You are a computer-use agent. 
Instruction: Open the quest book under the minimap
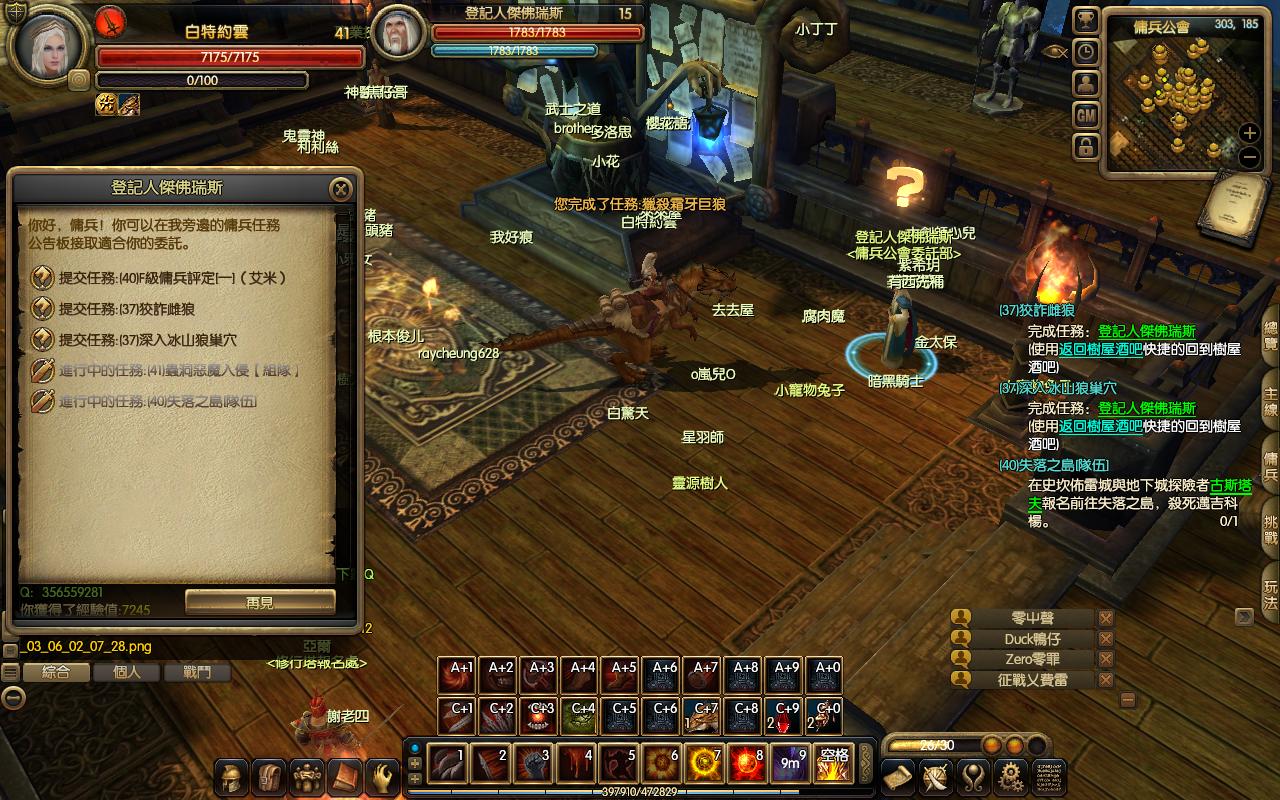[x=1227, y=207]
